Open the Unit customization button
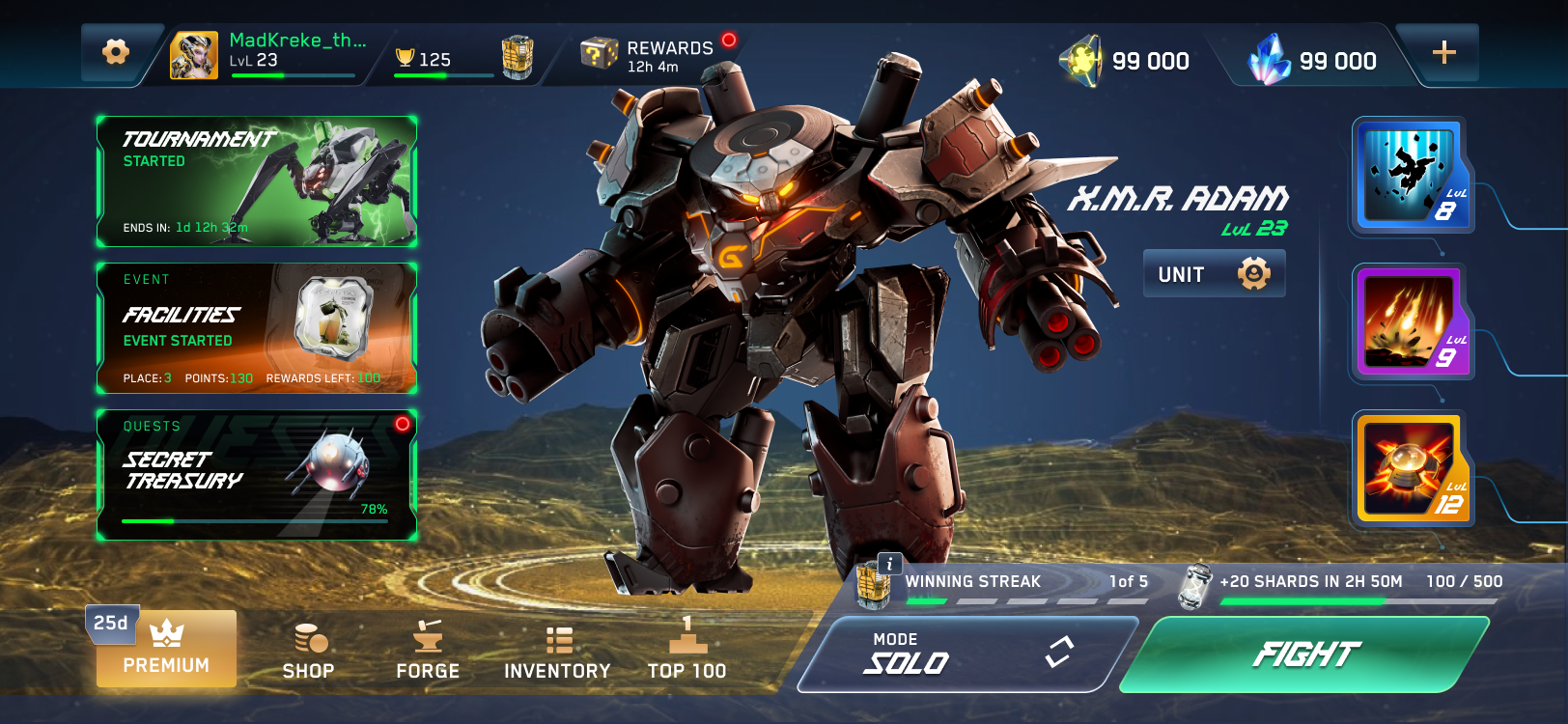This screenshot has width=1568, height=724. [x=1214, y=274]
